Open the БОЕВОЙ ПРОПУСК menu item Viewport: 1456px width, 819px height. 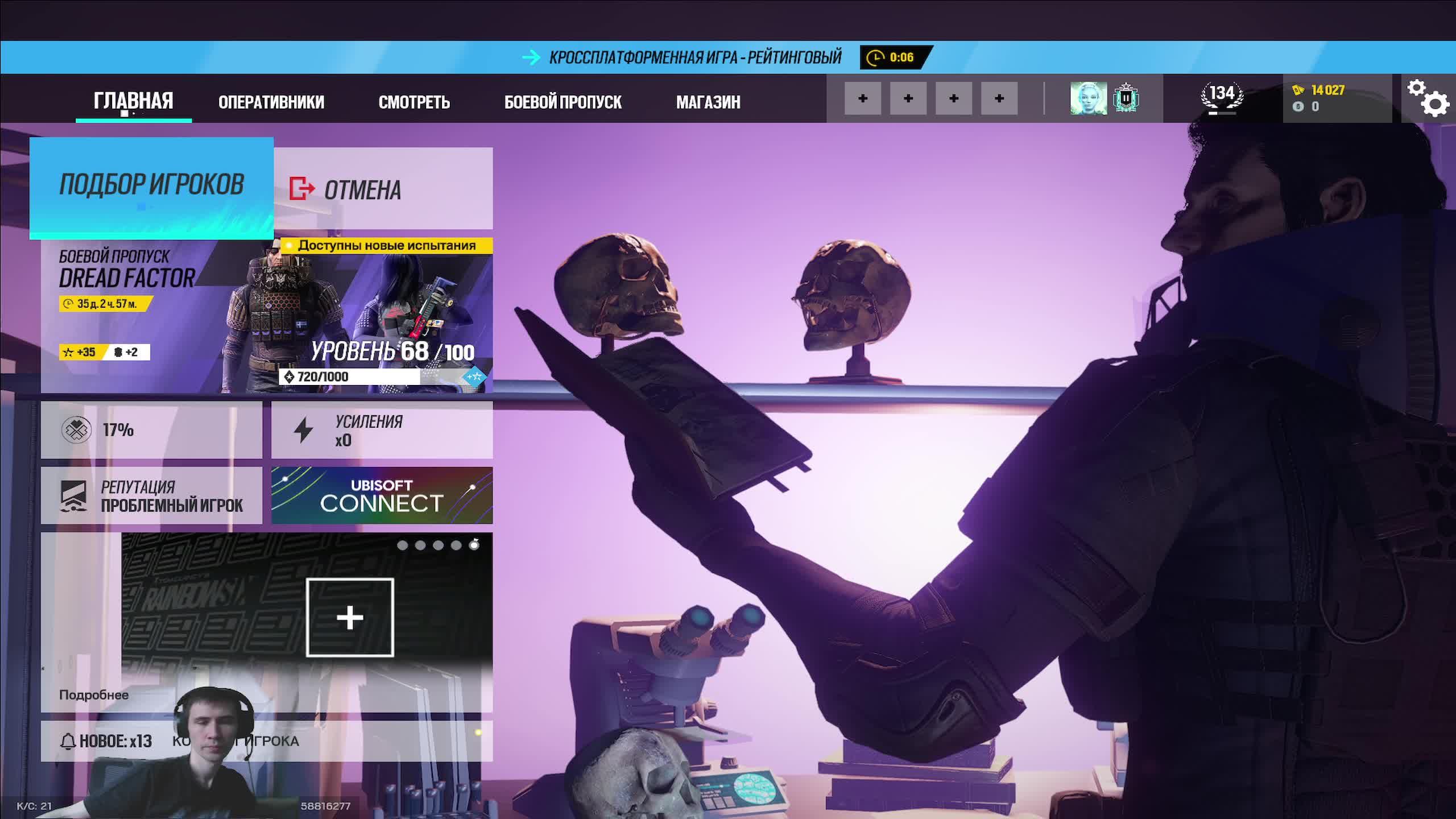562,102
